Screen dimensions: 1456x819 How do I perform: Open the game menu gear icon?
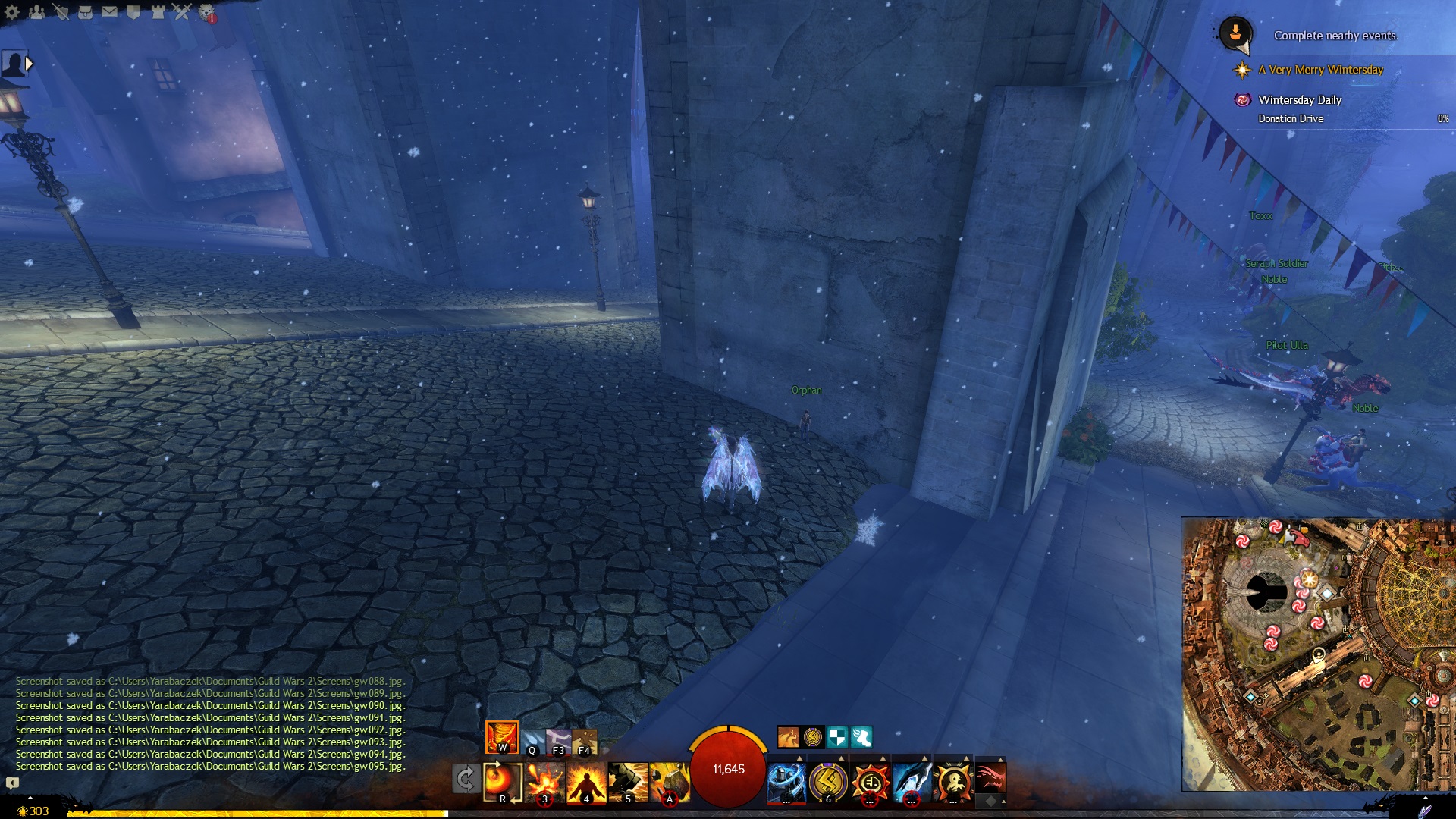coord(12,12)
